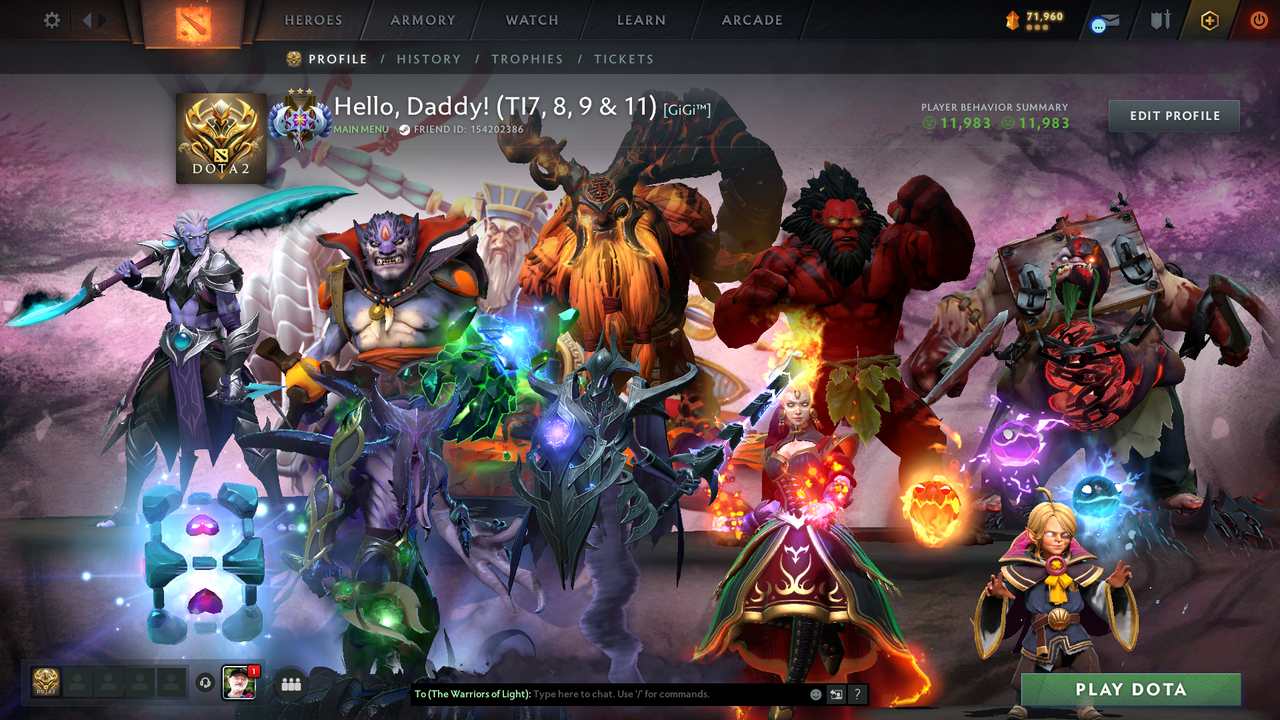Switch to the HISTORY tab

coord(429,59)
